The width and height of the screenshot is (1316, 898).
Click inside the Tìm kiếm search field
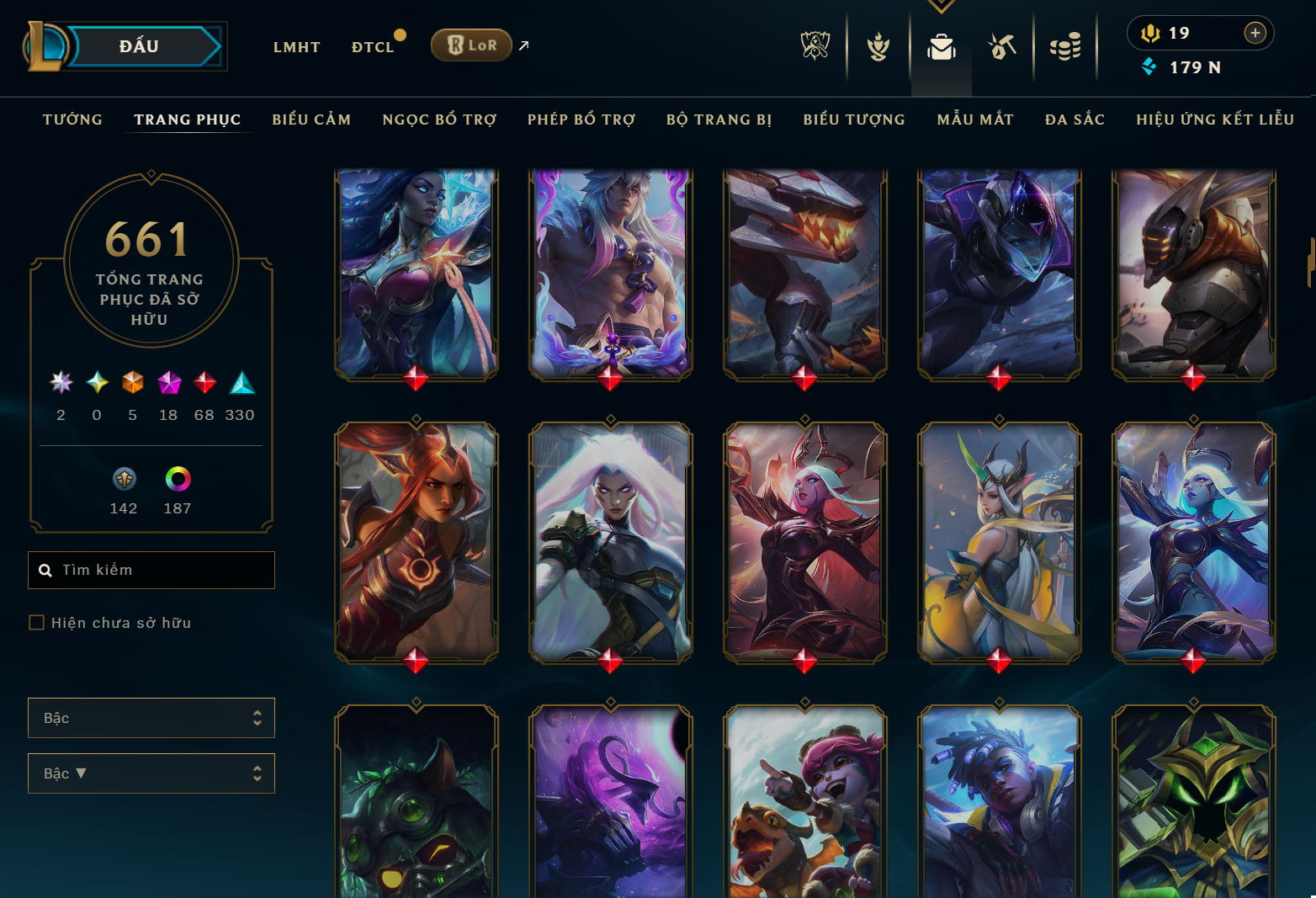pyautogui.click(x=151, y=570)
